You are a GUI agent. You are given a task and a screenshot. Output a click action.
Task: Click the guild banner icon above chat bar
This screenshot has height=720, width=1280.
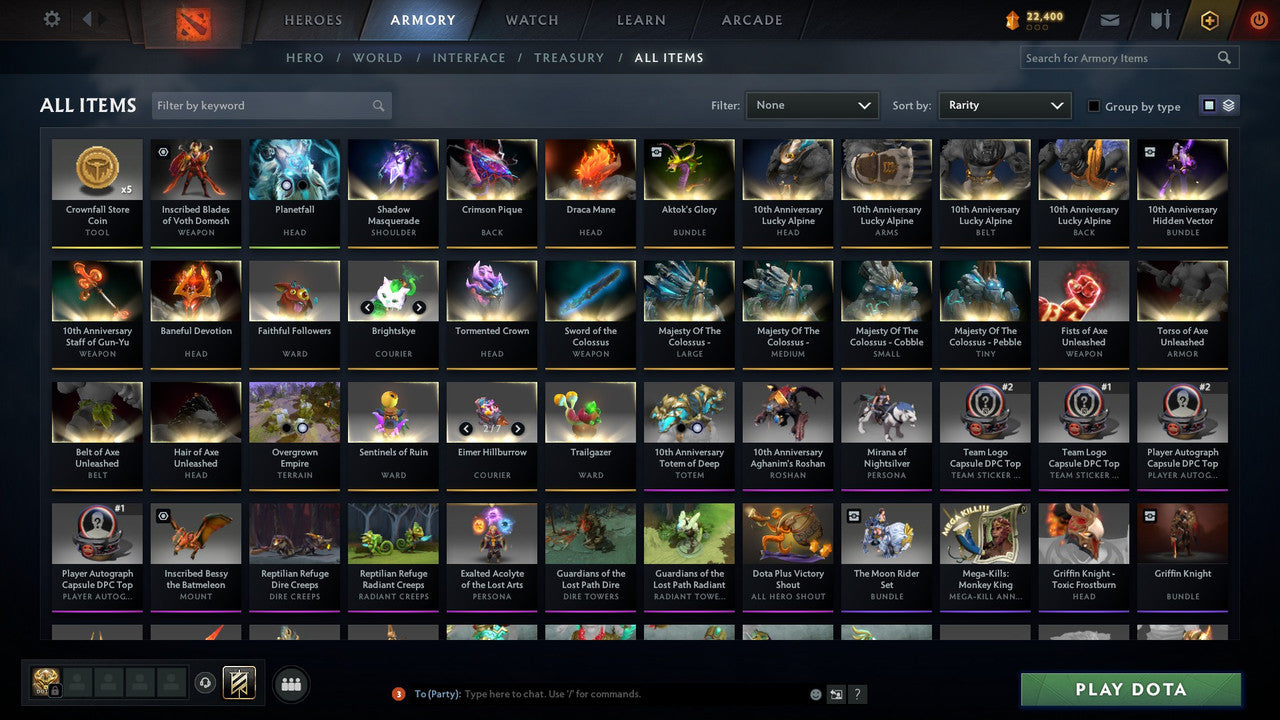click(x=239, y=682)
